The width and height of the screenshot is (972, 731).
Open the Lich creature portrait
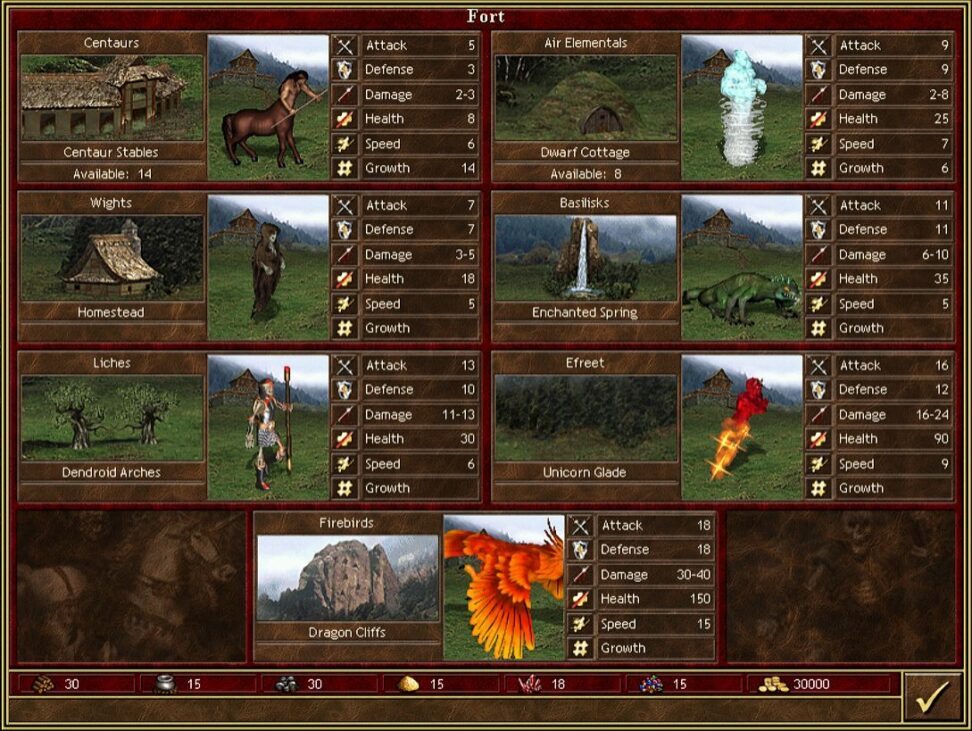point(268,428)
